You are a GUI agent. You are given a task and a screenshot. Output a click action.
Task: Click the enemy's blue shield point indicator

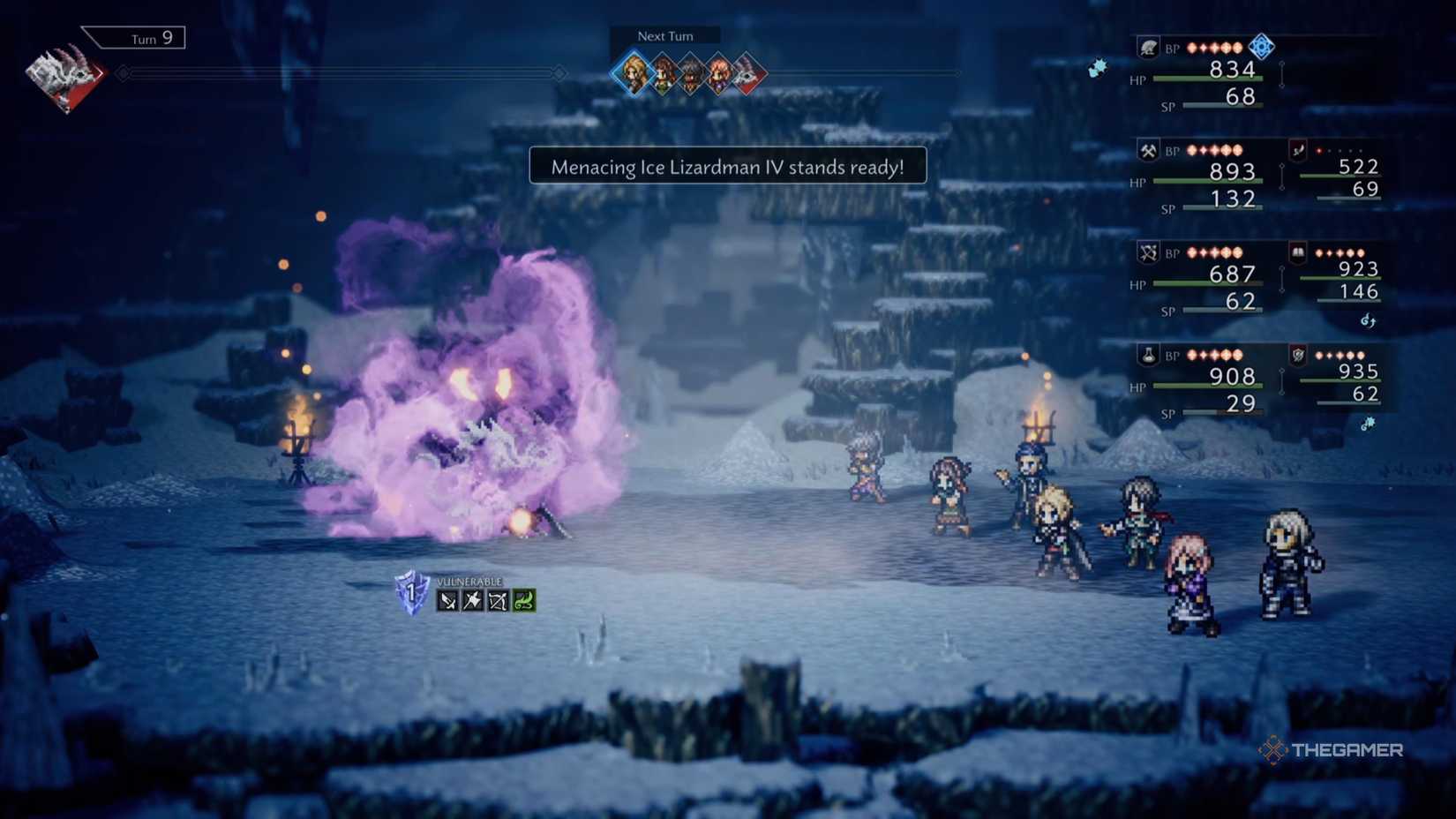point(409,593)
